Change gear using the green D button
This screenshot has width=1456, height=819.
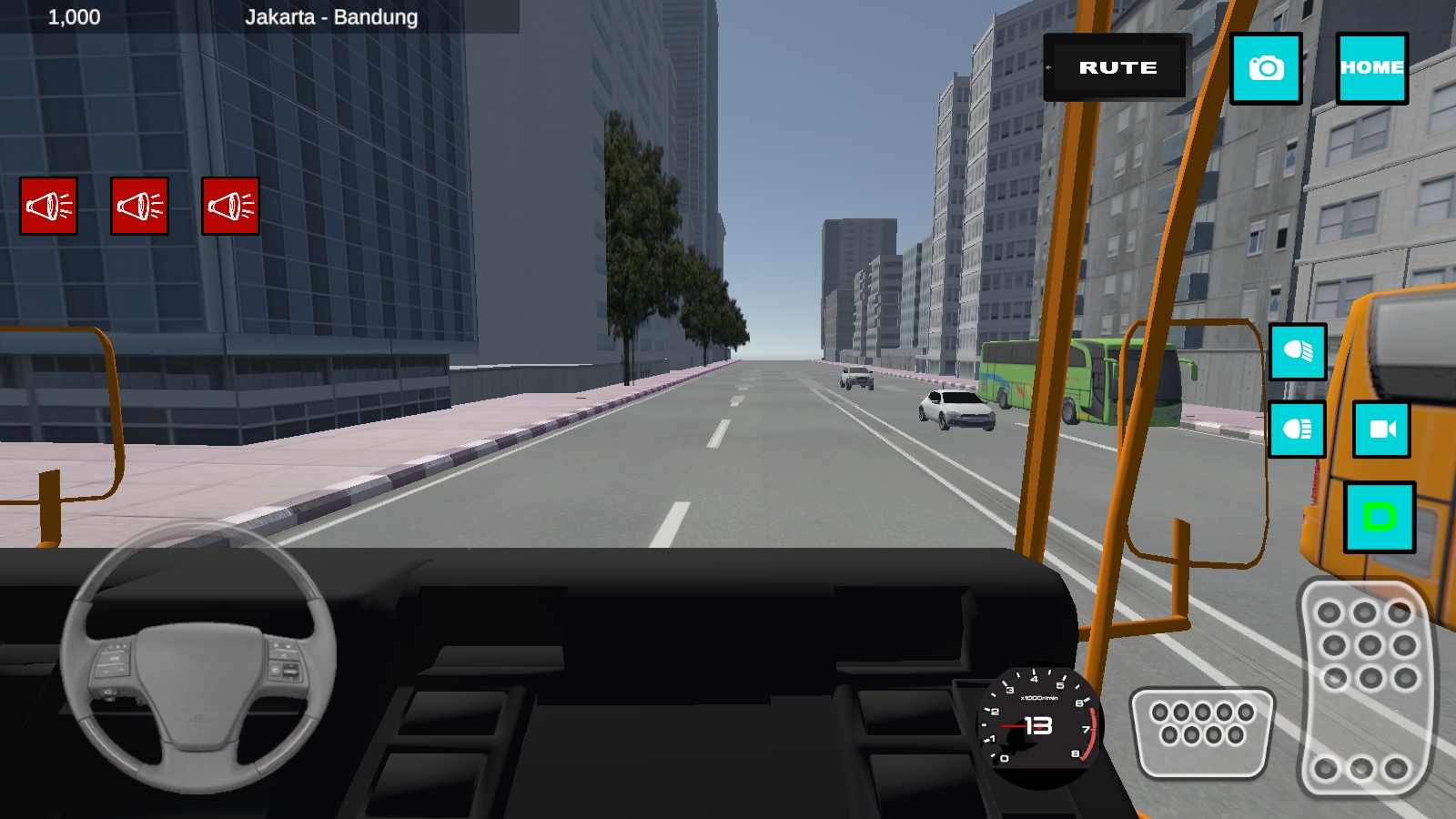click(x=1380, y=517)
